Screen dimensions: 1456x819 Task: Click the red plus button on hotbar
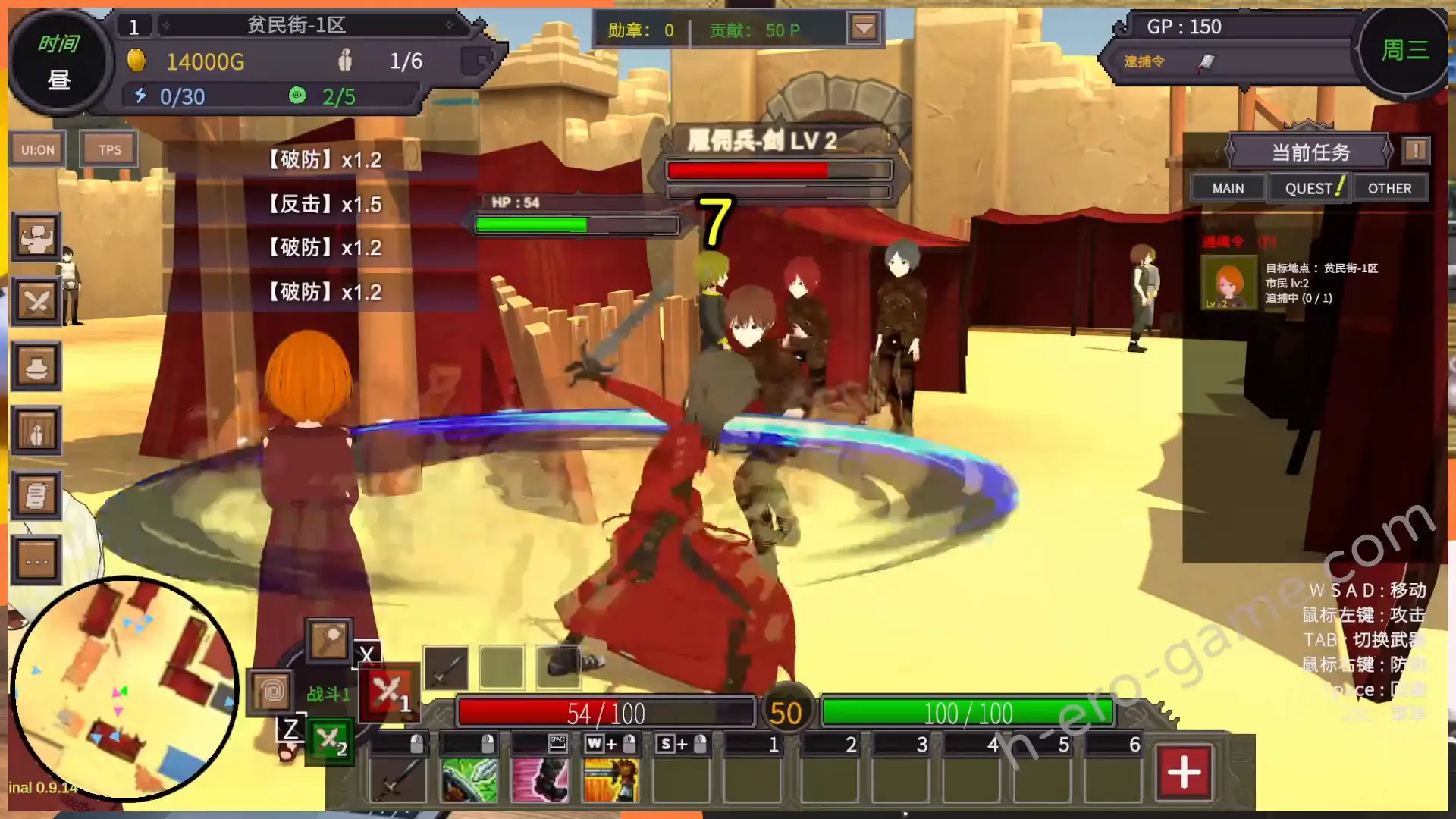point(1184,773)
